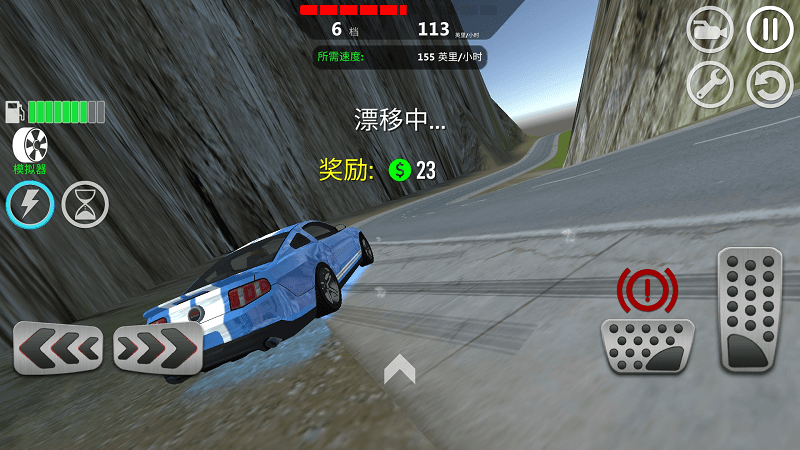This screenshot has height=450, width=800.
Task: Tap the tire simulator mode icon
Action: (30, 145)
